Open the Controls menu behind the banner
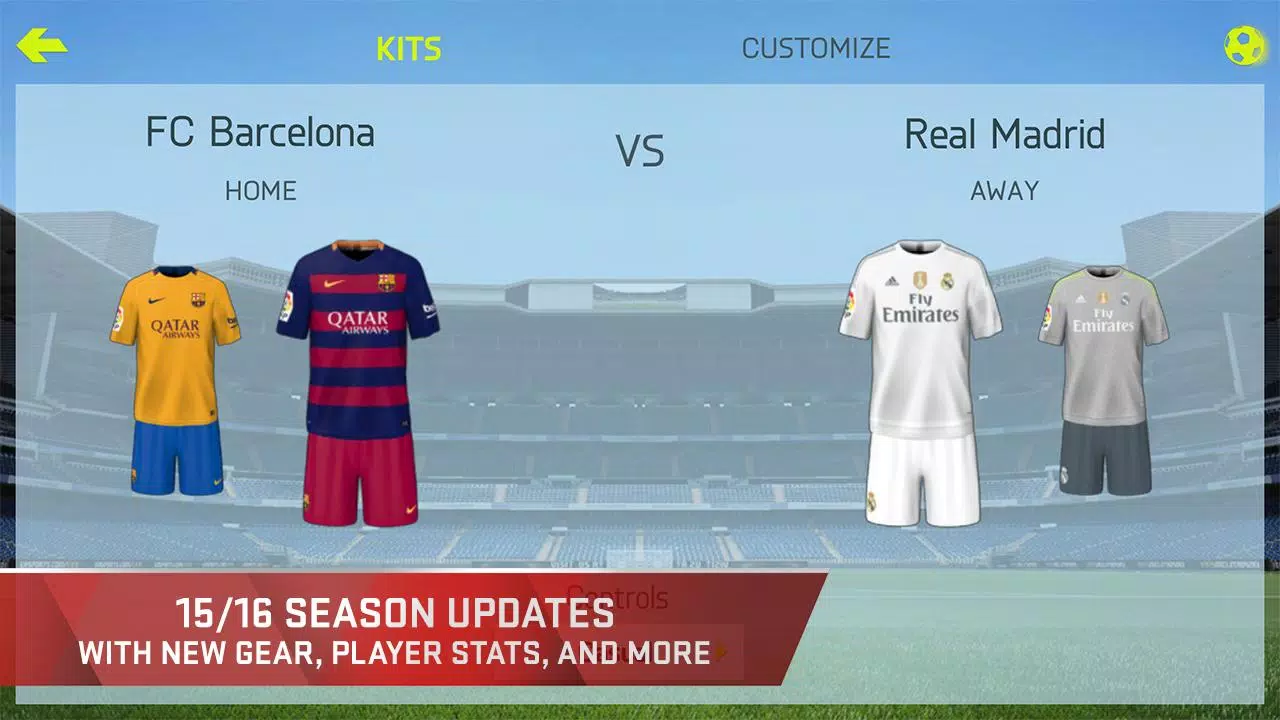Image resolution: width=1280 pixels, height=720 pixels. point(618,597)
